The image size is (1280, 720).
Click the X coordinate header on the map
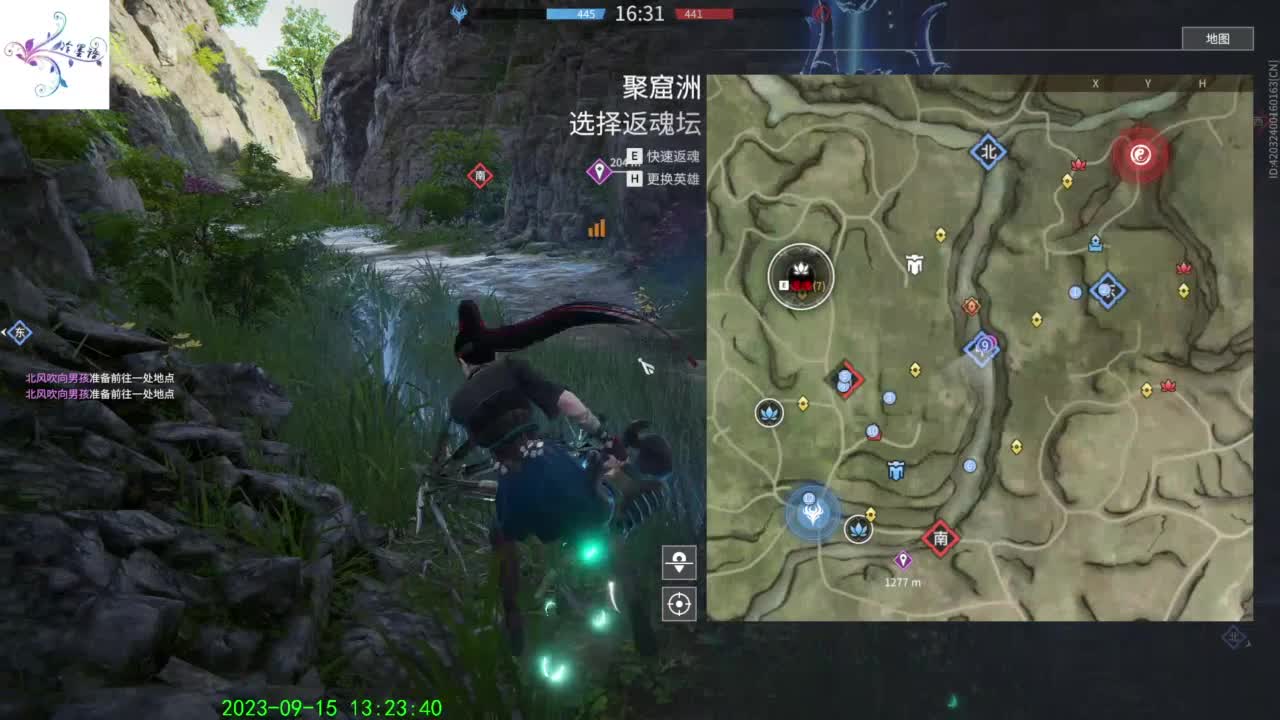click(x=1097, y=82)
